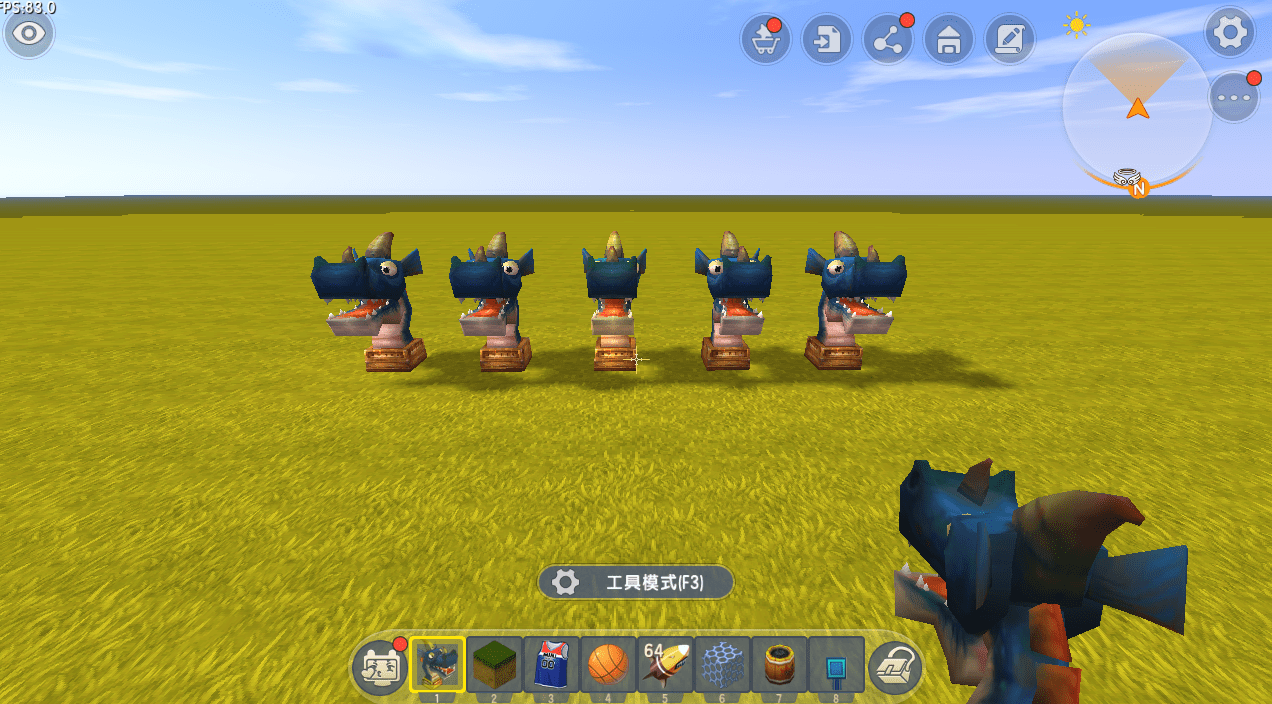Select the rocket stack of 64
The image size is (1272, 704).
click(x=665, y=664)
